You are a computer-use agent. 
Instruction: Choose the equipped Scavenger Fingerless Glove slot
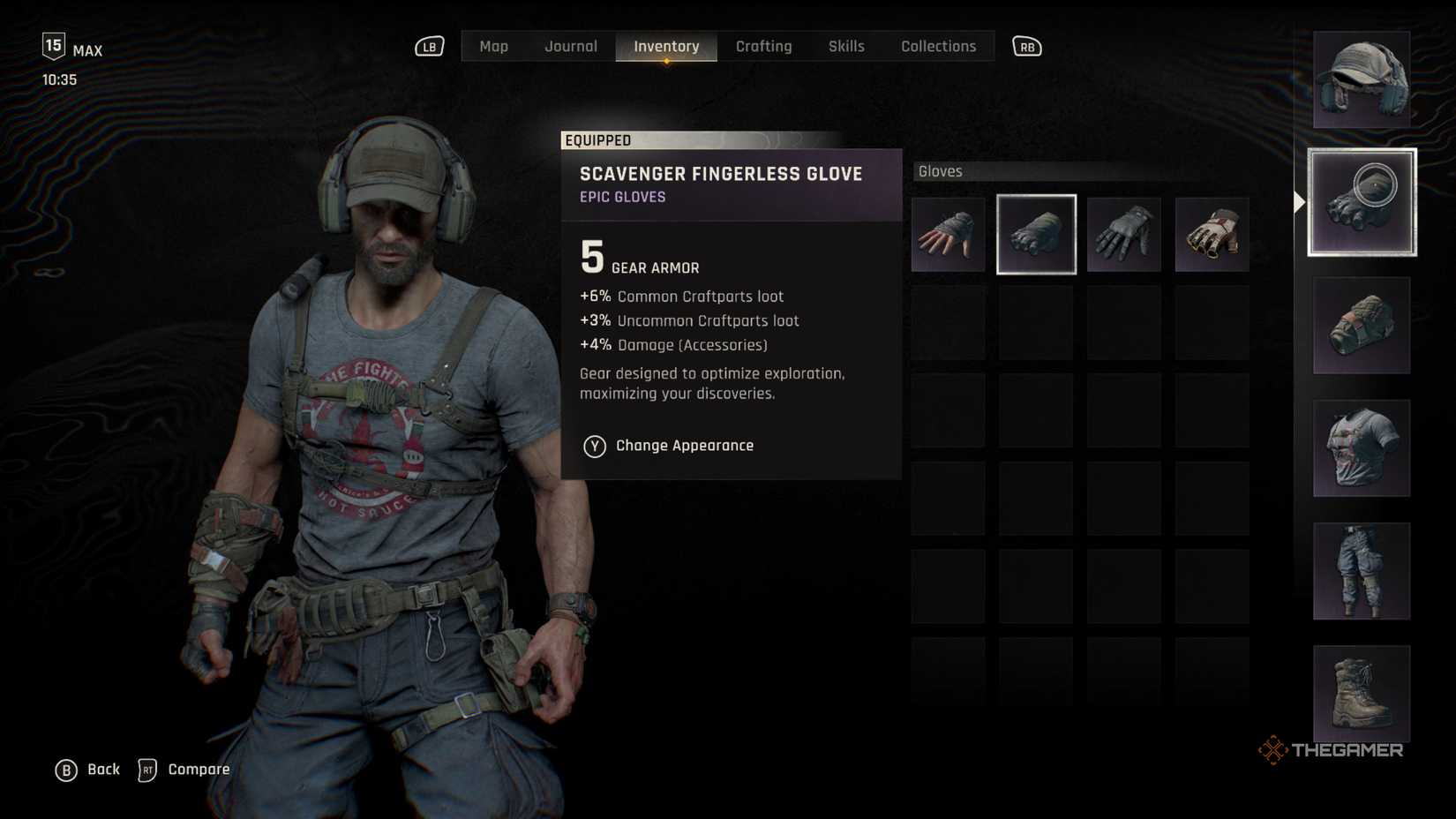click(1036, 235)
